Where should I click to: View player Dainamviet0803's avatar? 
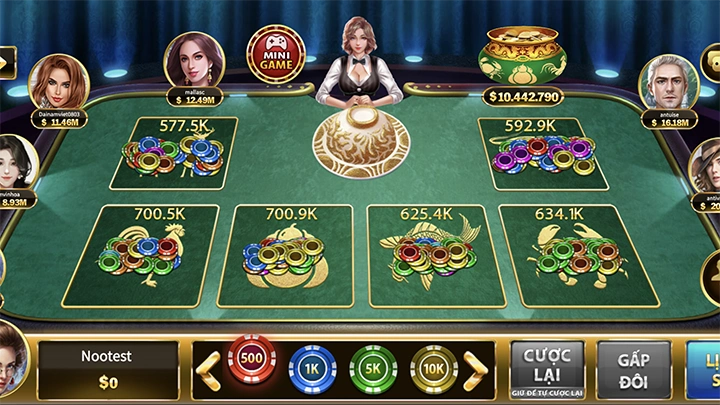(x=58, y=83)
